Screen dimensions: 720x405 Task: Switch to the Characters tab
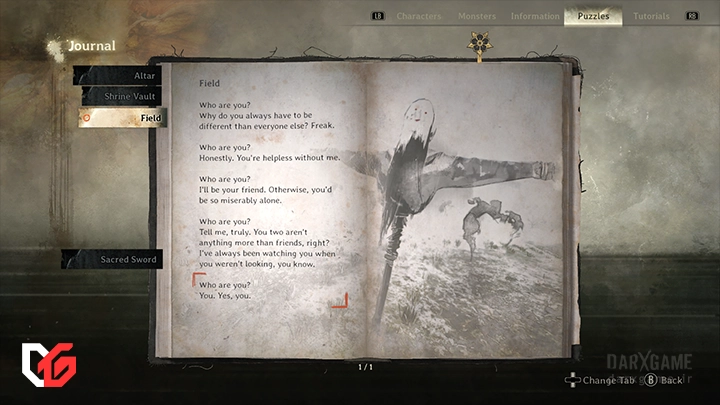tap(418, 16)
